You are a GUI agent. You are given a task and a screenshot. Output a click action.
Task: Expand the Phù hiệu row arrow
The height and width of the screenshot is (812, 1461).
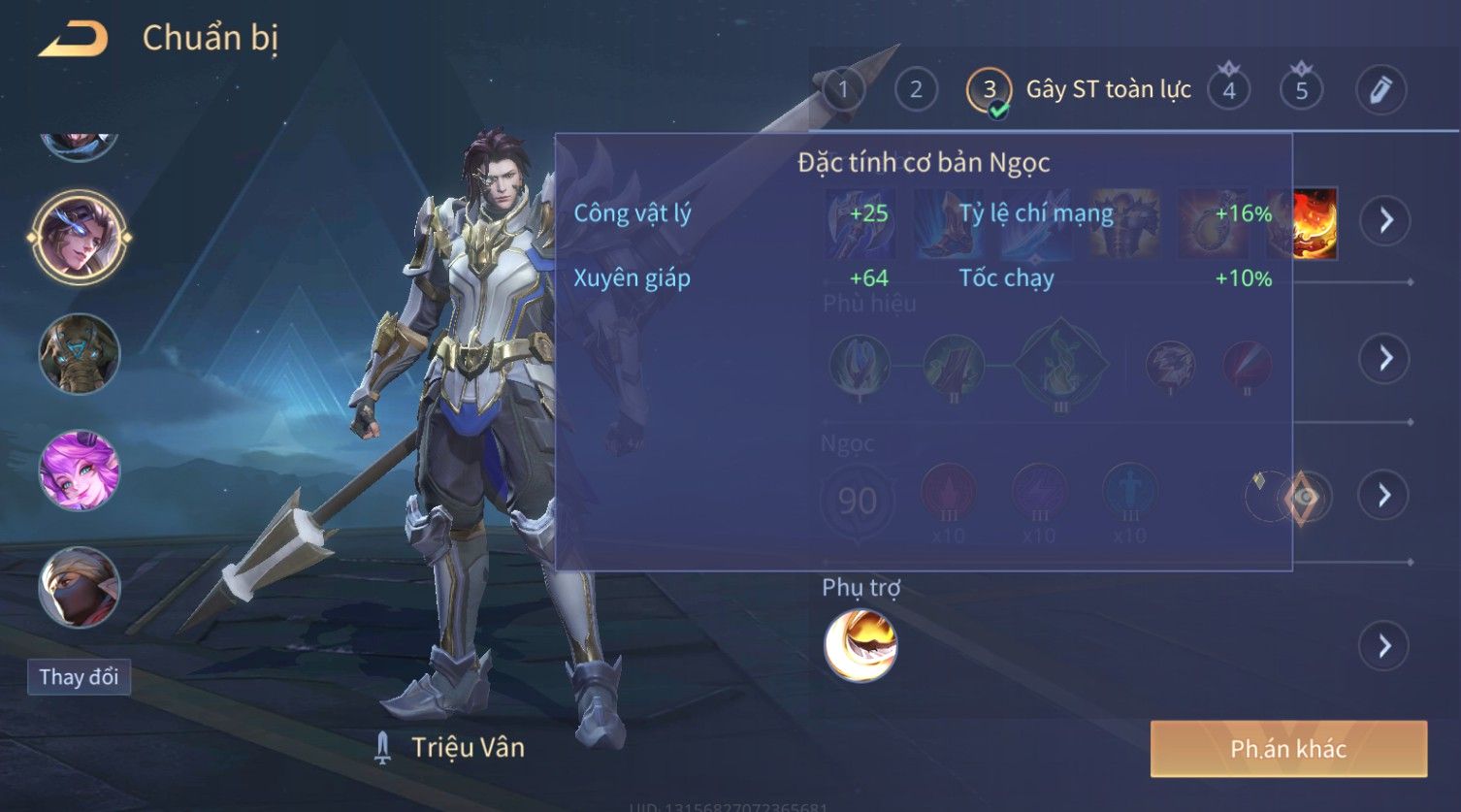point(1384,359)
